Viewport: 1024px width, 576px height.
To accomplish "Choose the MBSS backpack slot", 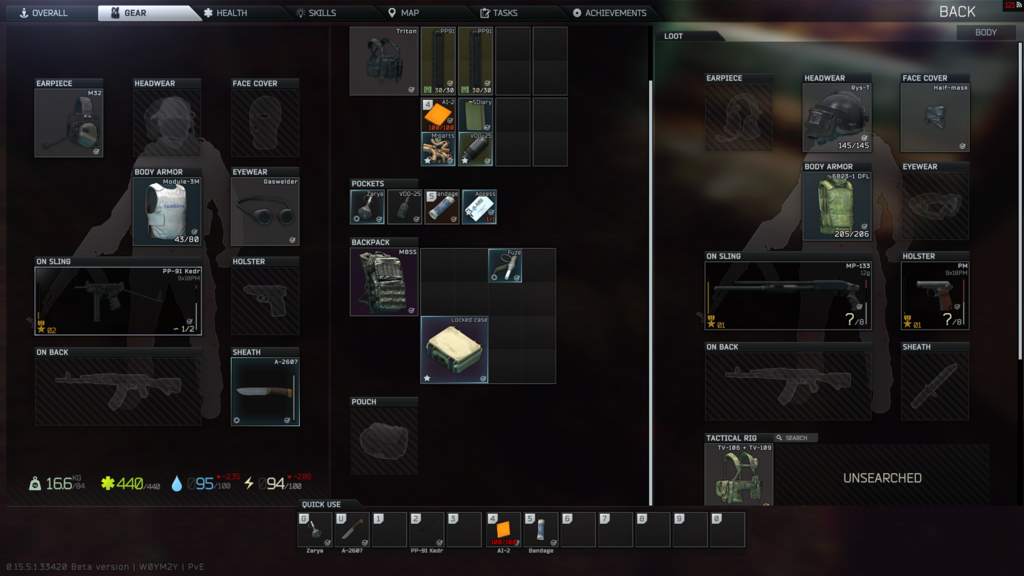I will [384, 282].
